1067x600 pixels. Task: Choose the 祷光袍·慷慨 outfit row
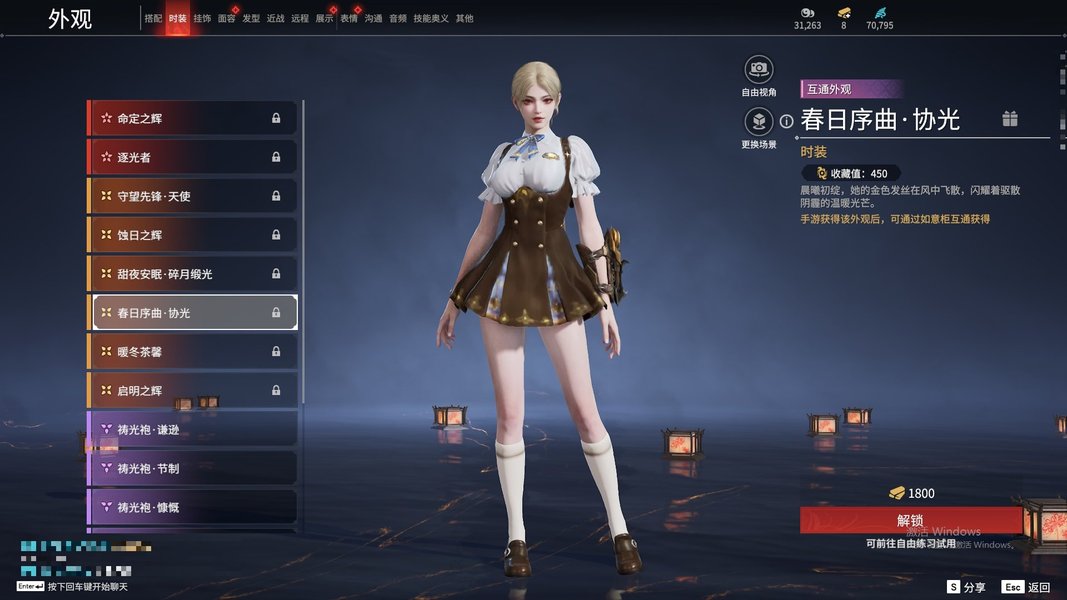point(194,507)
